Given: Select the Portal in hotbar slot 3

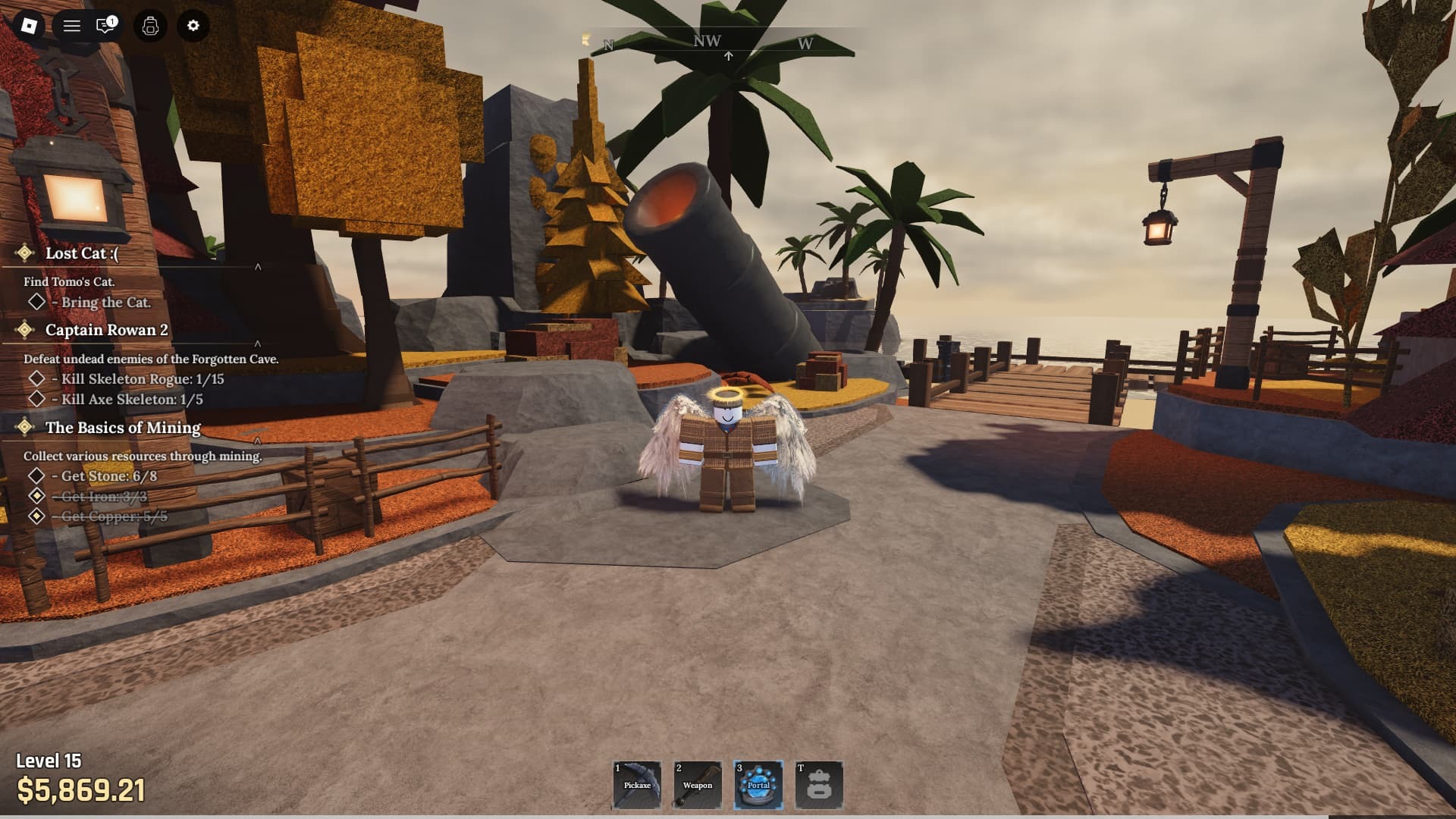Looking at the screenshot, I should click(x=758, y=785).
